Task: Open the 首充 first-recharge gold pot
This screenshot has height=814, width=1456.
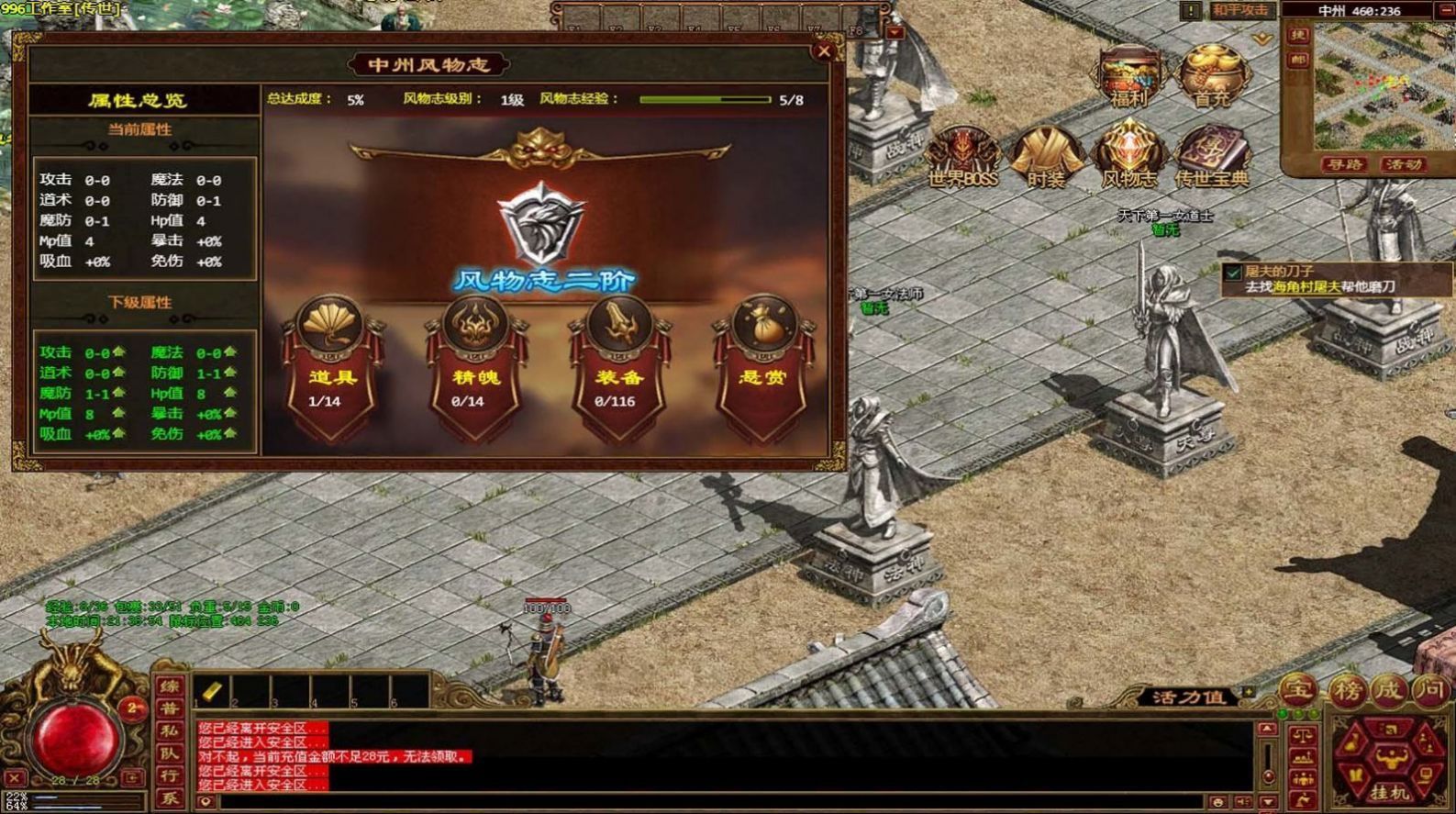Action: pos(1211,75)
